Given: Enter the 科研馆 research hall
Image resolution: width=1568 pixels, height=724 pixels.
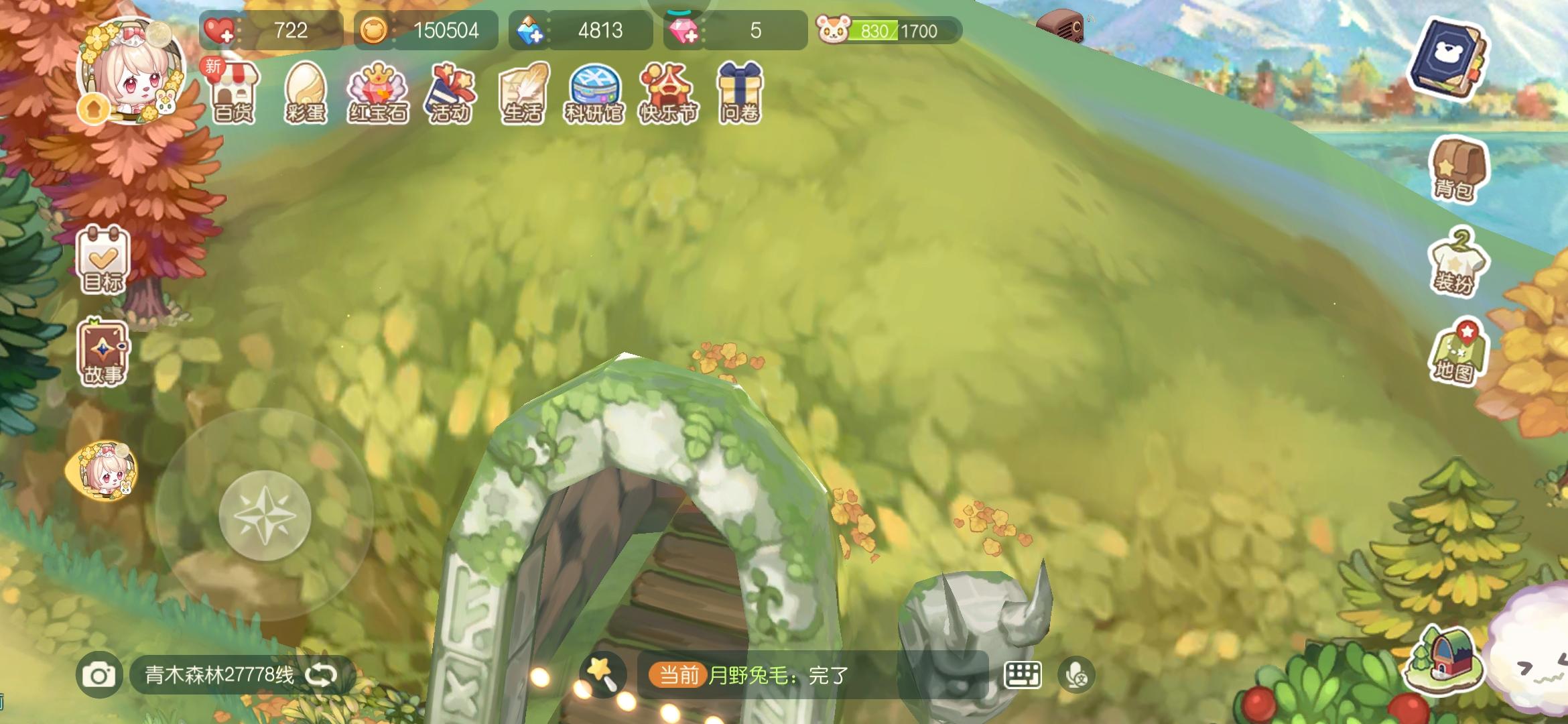Looking at the screenshot, I should tap(594, 94).
